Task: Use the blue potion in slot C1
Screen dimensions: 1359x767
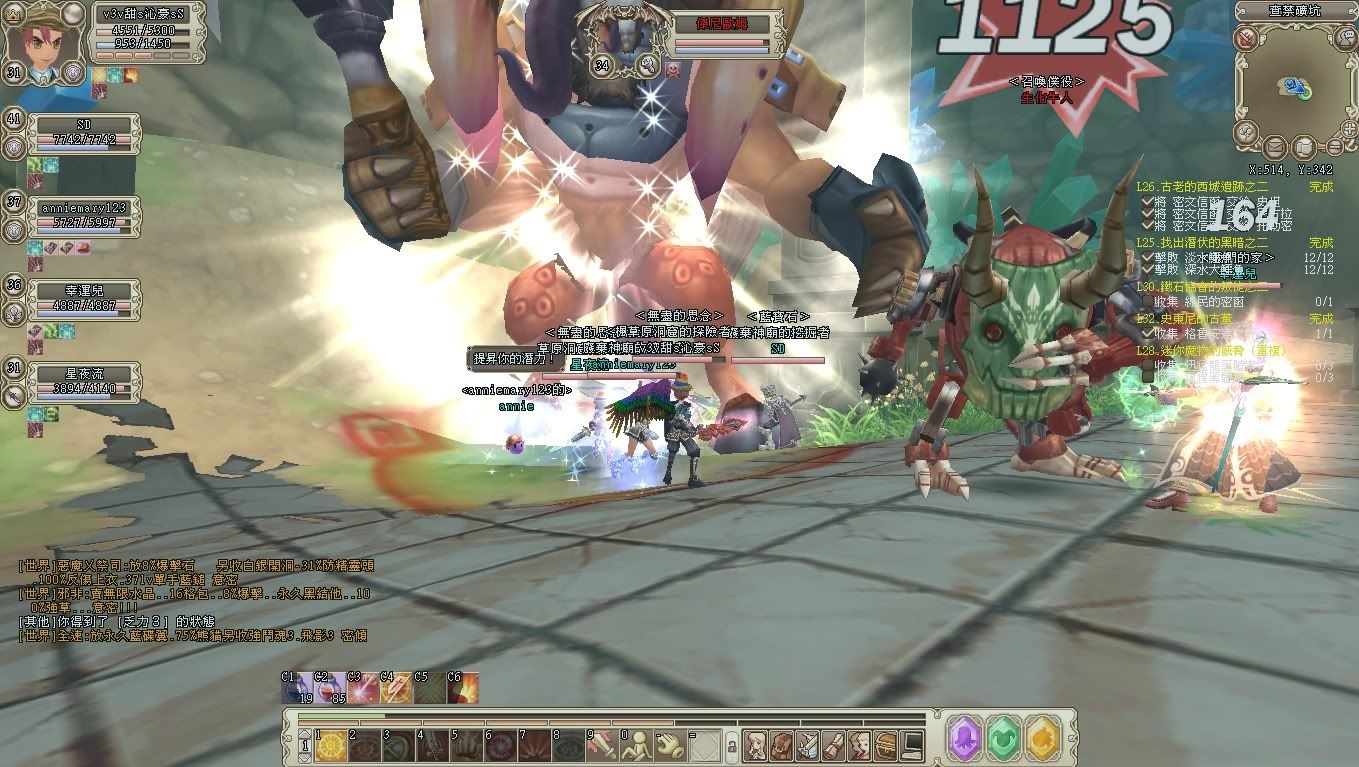Action: (296, 687)
